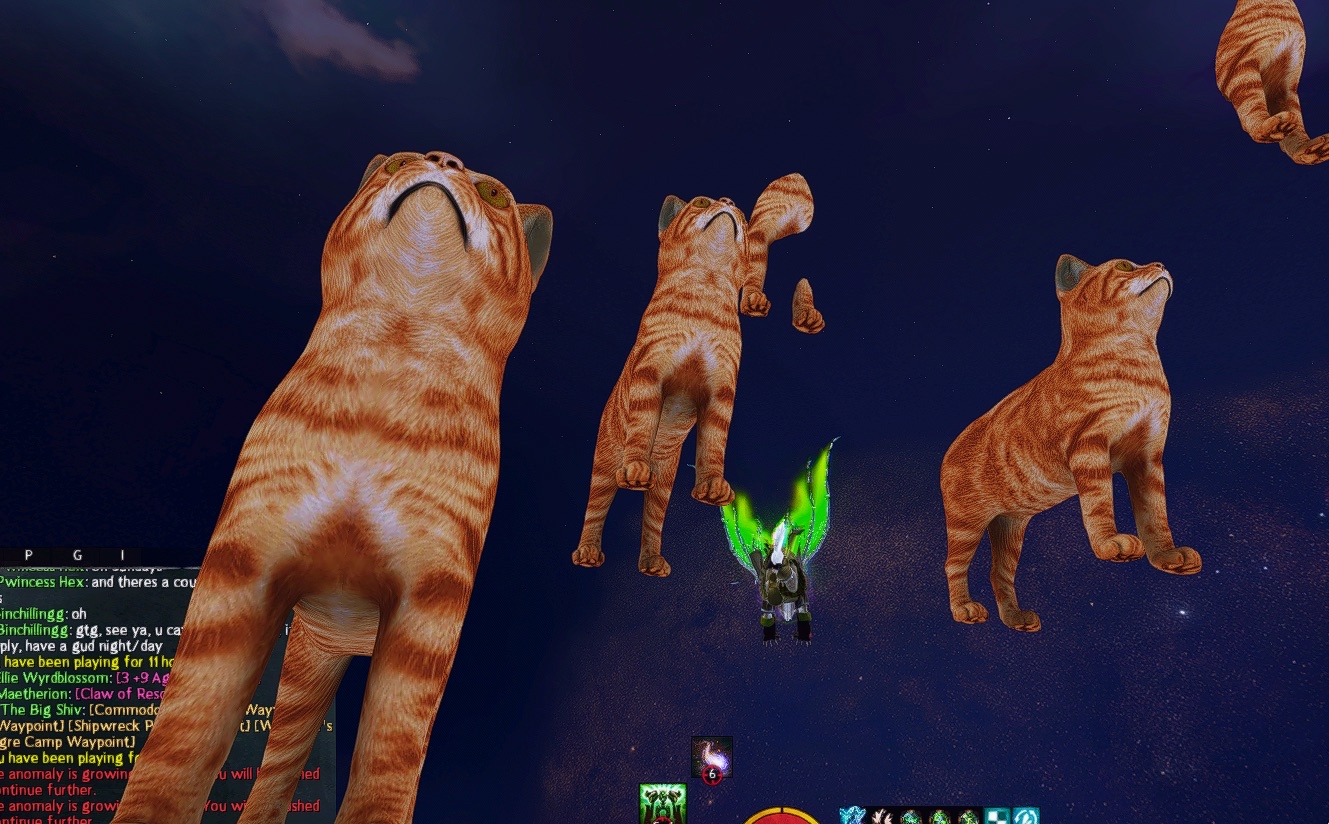
Task: Select the first green booster buff icon
Action: coord(914,815)
